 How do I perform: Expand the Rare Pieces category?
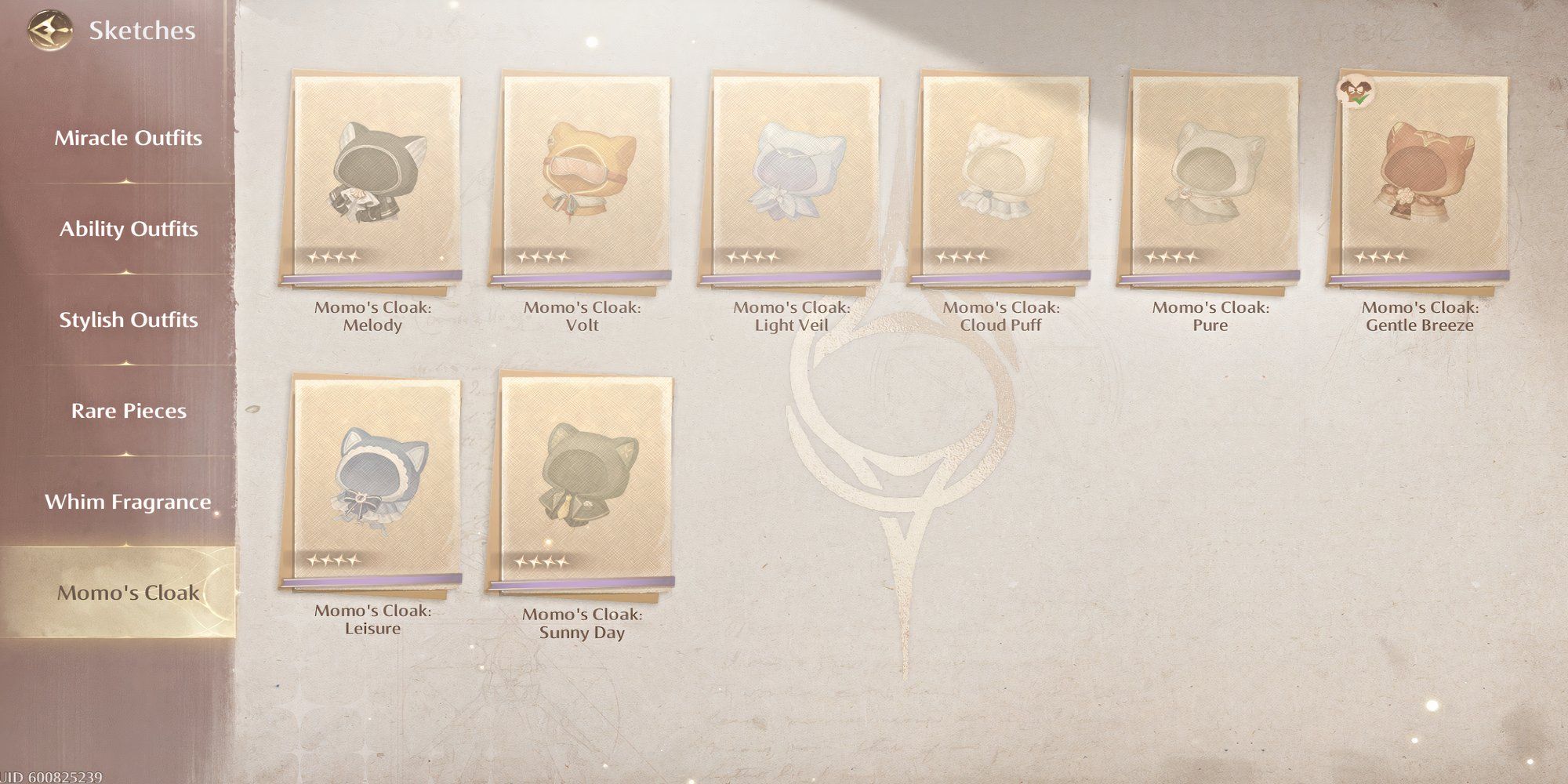click(128, 410)
